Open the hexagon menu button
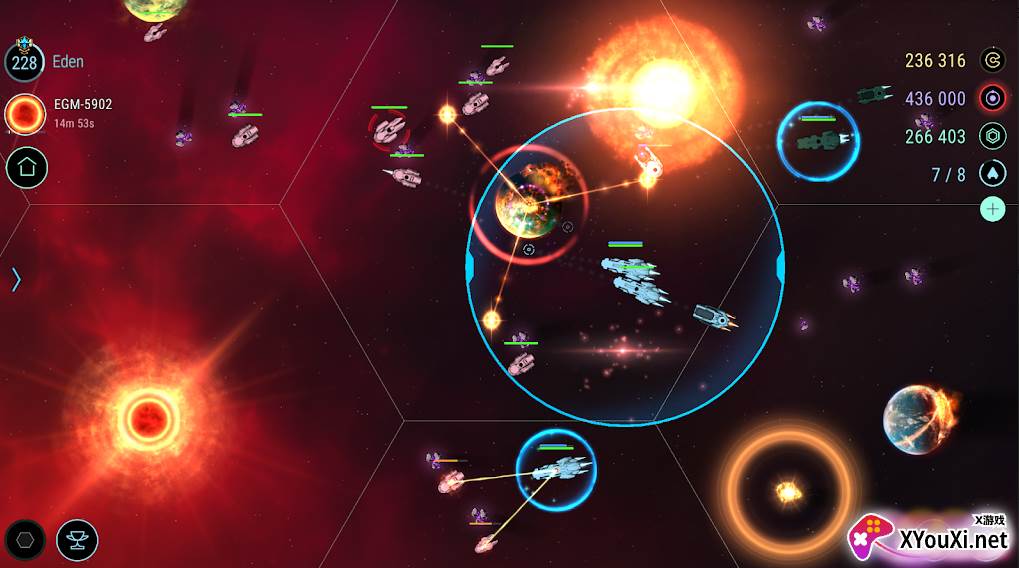Viewport: 1019px width, 568px height. click(25, 540)
